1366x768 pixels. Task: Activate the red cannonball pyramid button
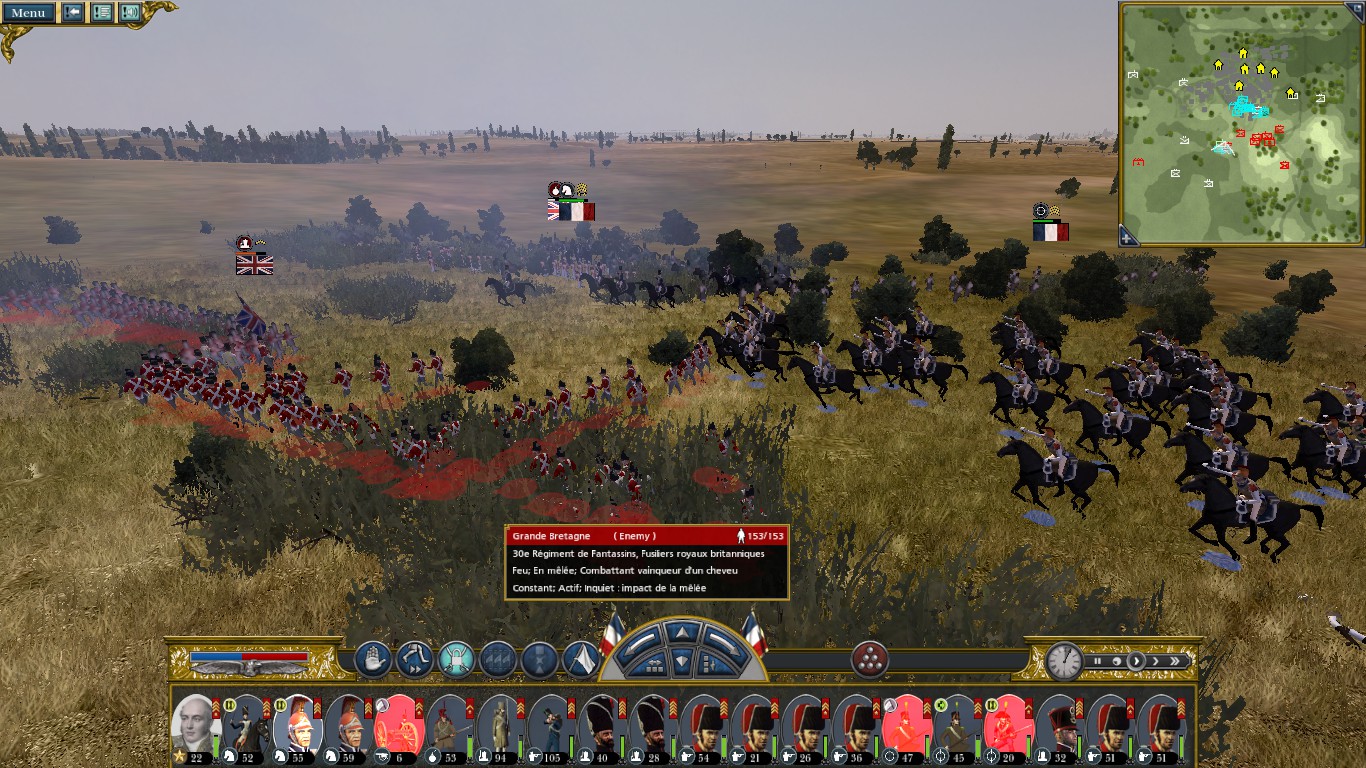(870, 660)
